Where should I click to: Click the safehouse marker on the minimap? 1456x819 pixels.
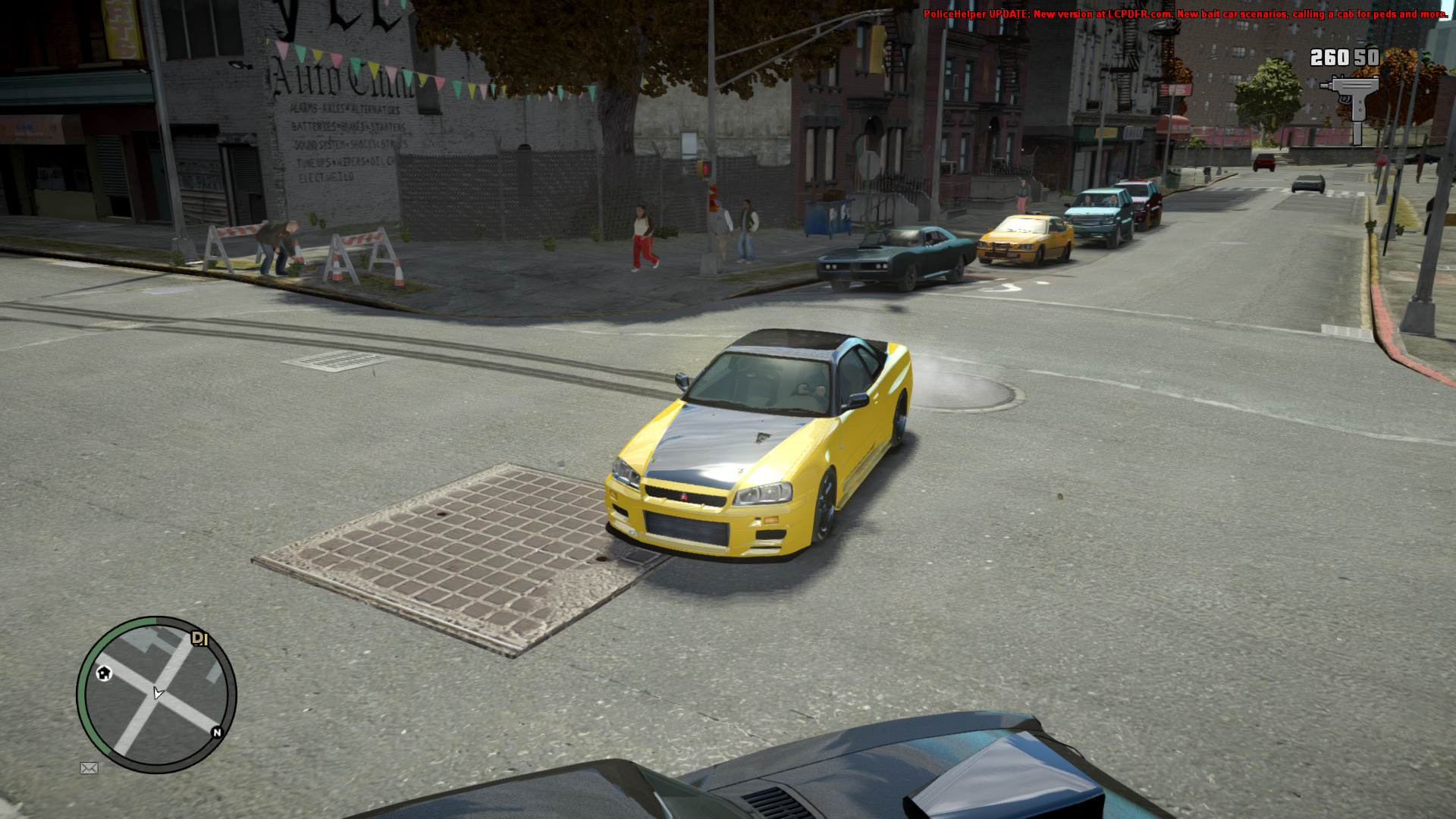pyautogui.click(x=104, y=673)
